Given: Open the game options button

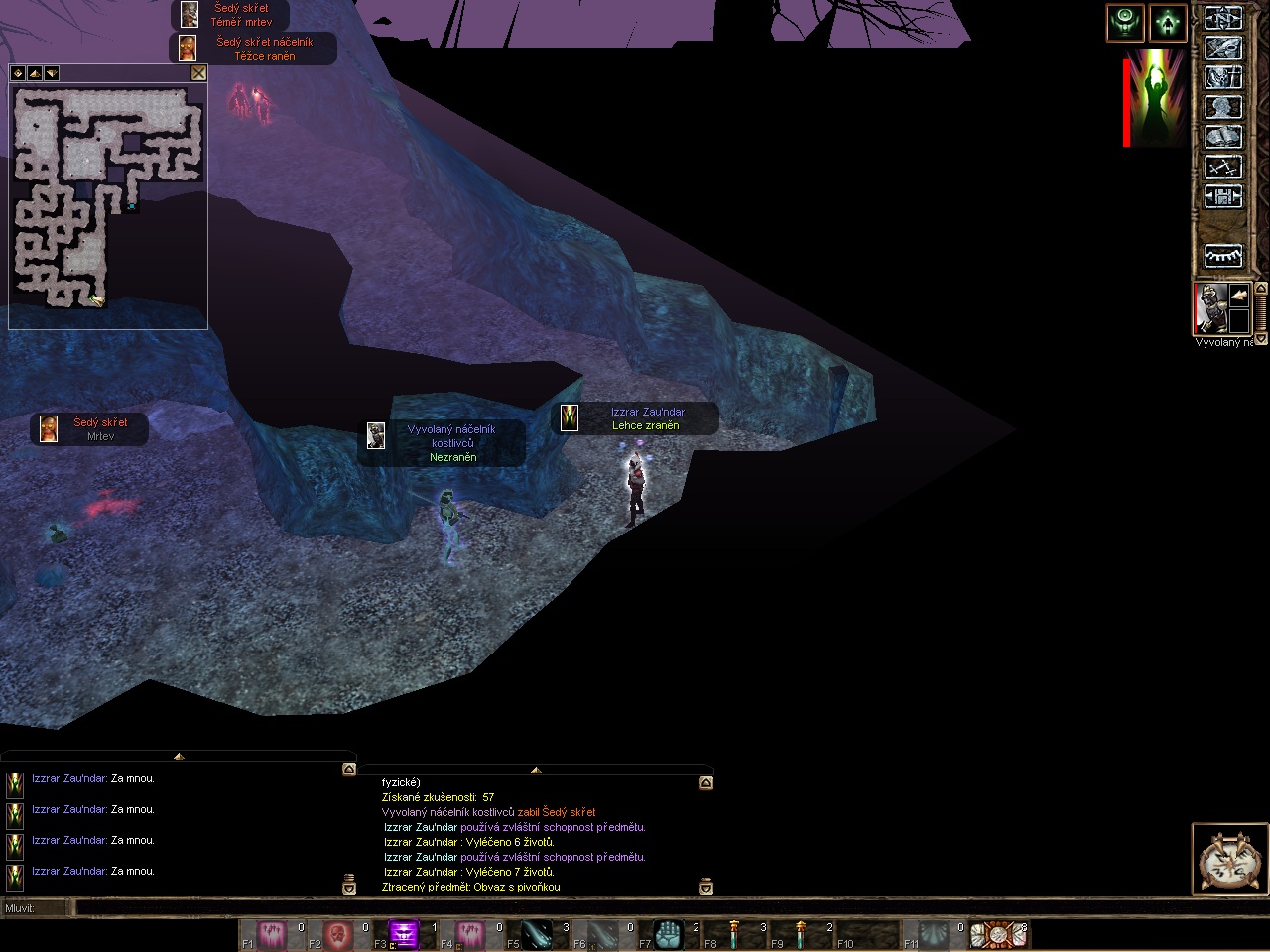Looking at the screenshot, I should (1222, 196).
